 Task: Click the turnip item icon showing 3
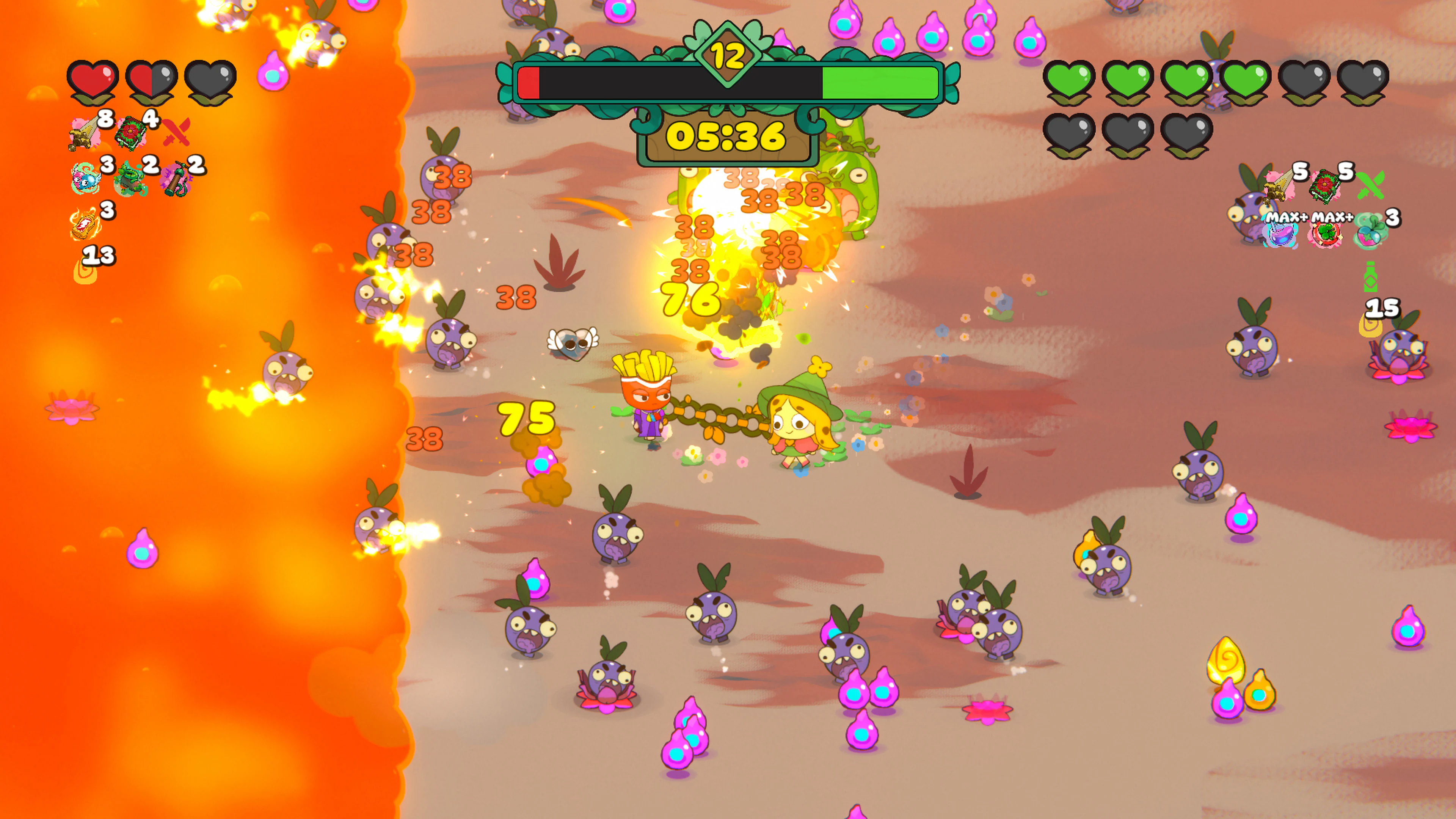pyautogui.click(x=1369, y=235)
